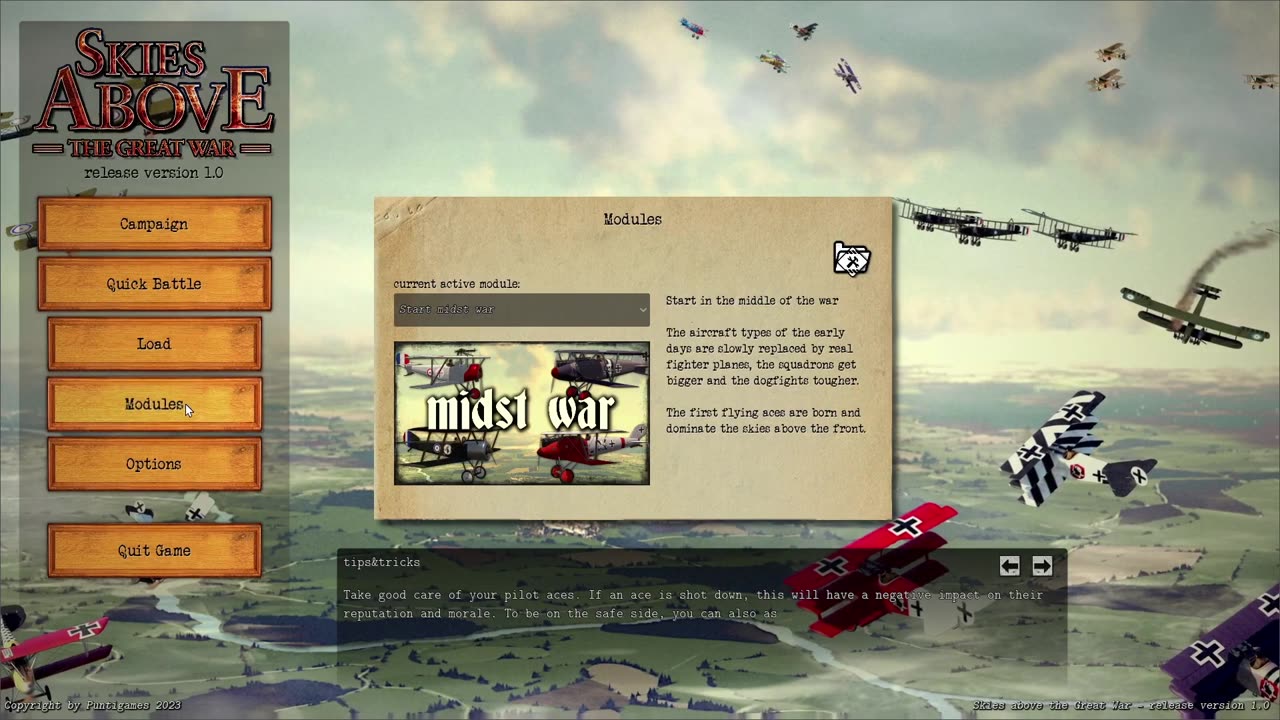Click the midst war module thumbnail
The image size is (1280, 720).
[x=521, y=413]
